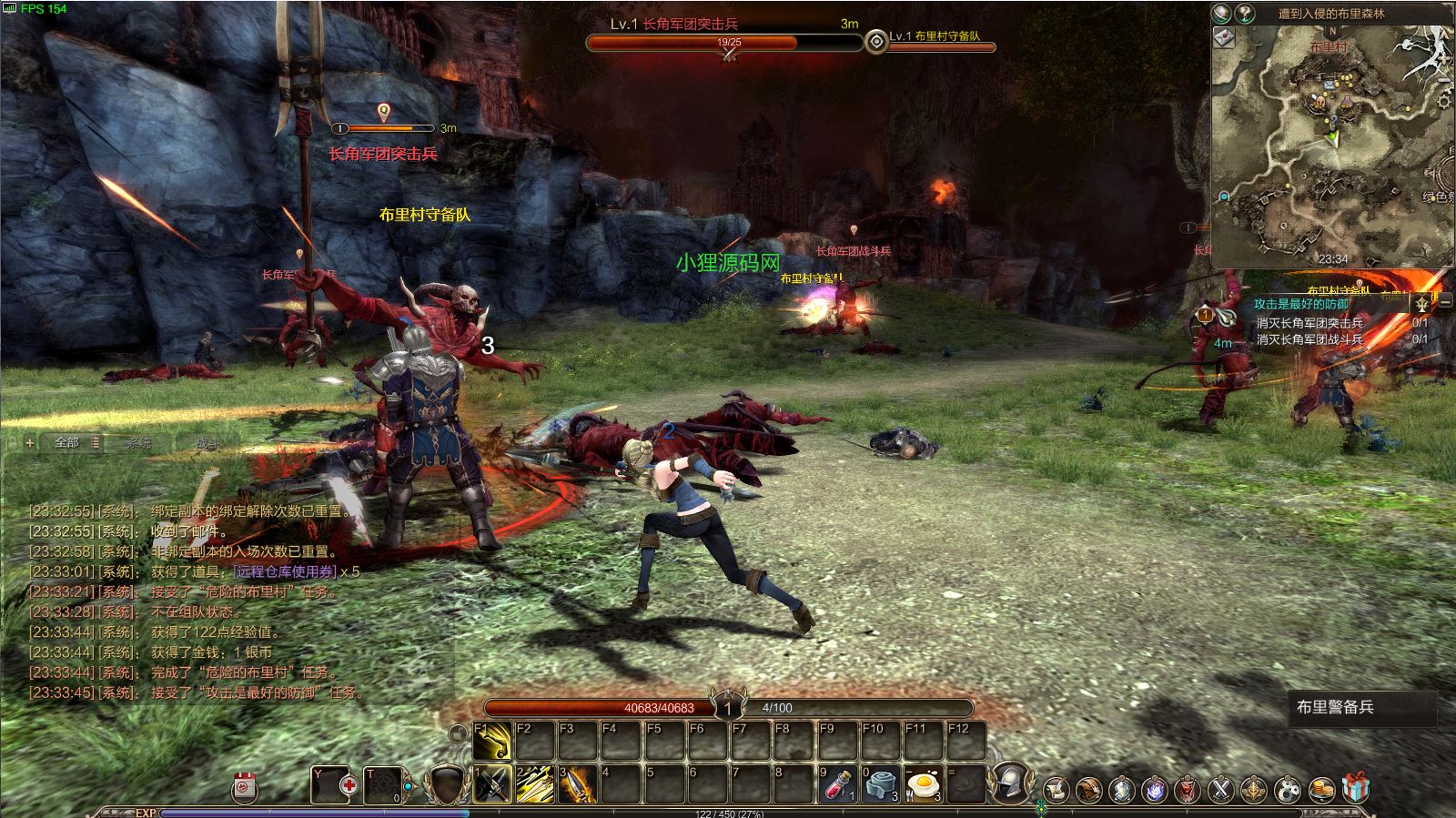
Task: Open the gold coins shop
Action: tap(1321, 789)
